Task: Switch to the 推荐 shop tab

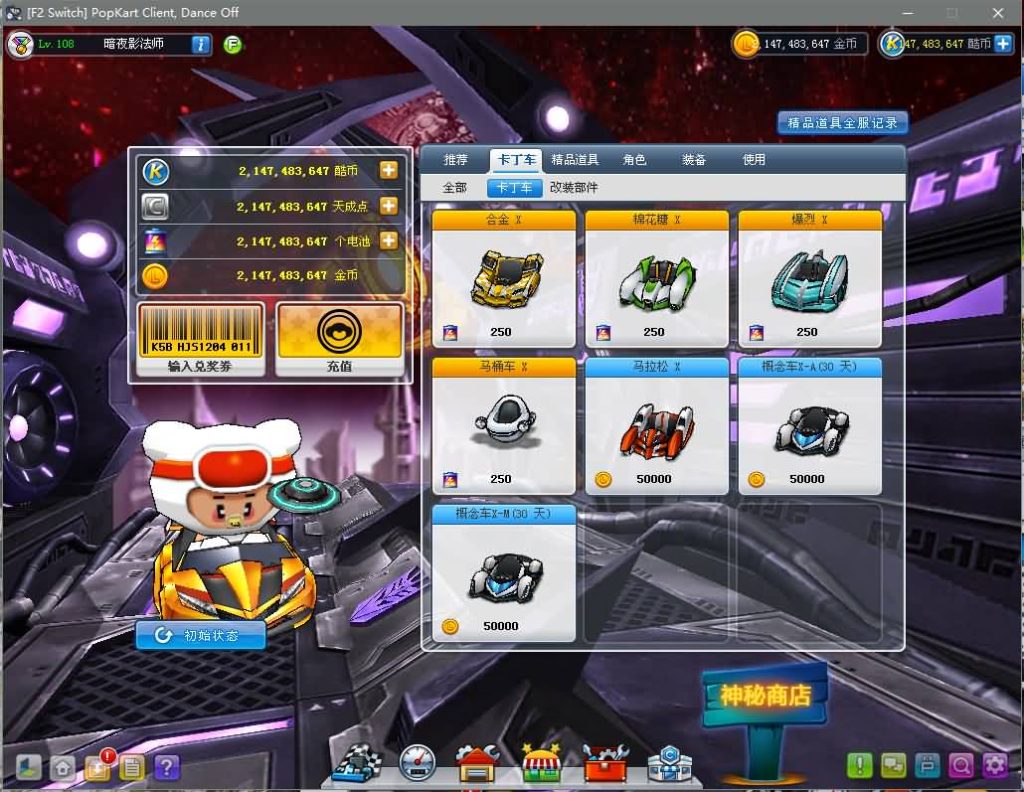Action: [456, 160]
